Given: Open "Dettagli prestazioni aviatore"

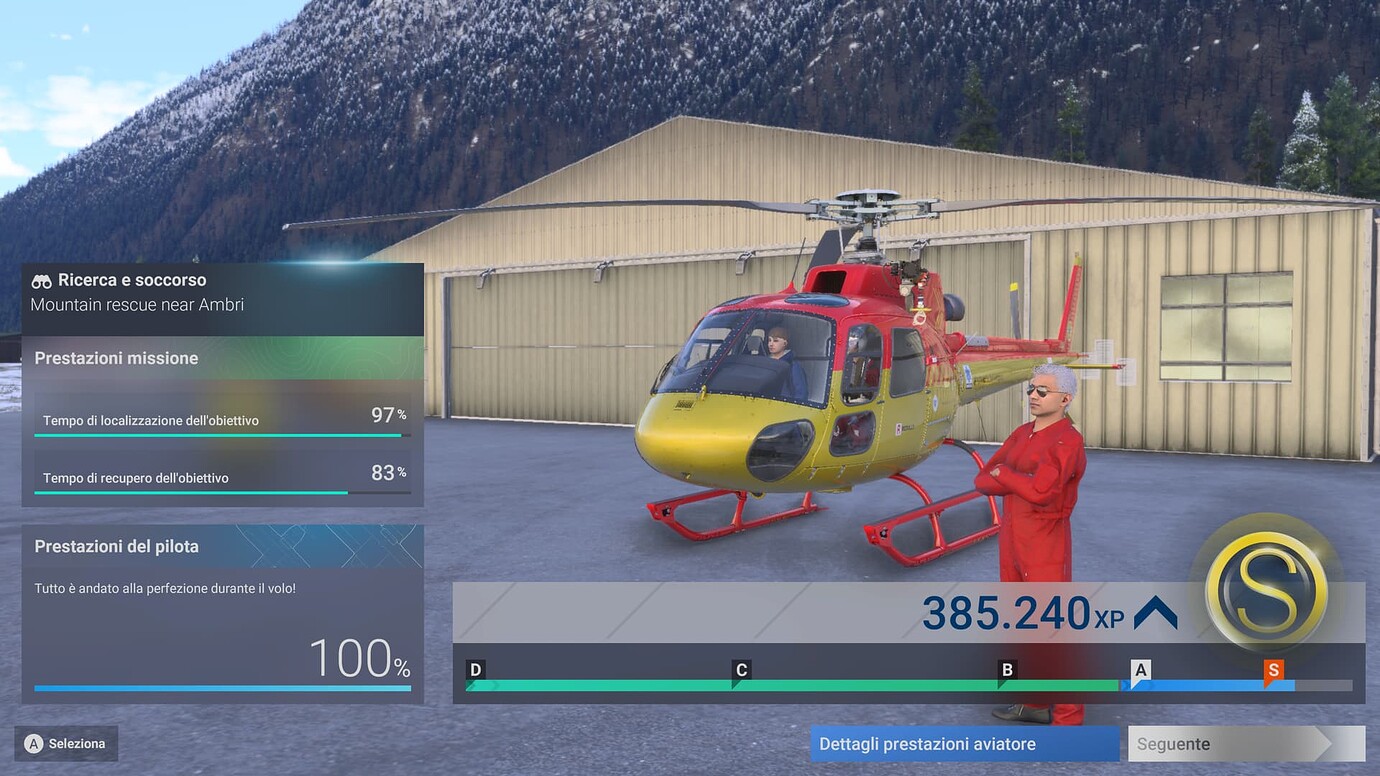Looking at the screenshot, I should (x=963, y=744).
